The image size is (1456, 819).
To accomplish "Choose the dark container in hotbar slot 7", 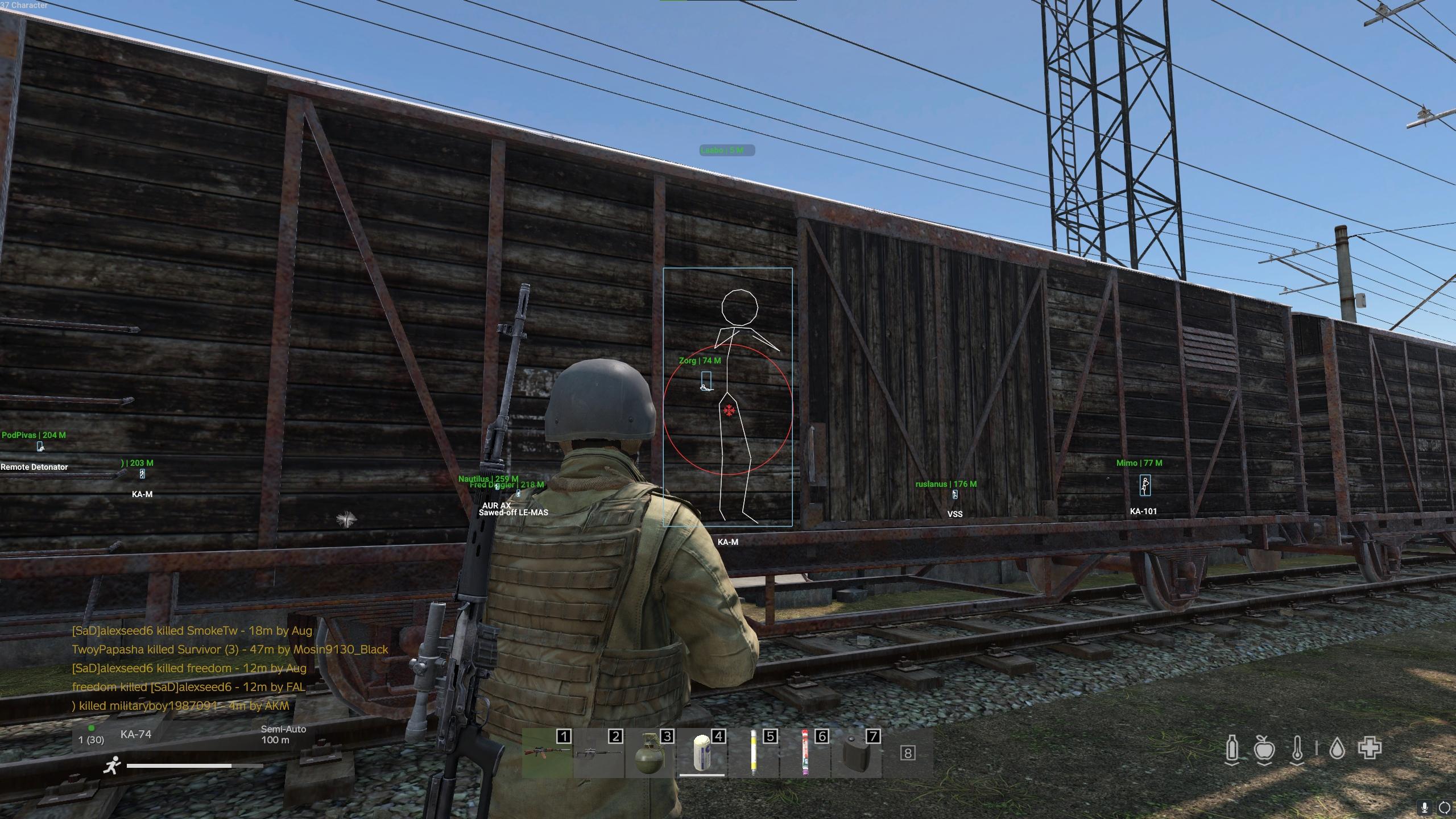I will click(857, 753).
